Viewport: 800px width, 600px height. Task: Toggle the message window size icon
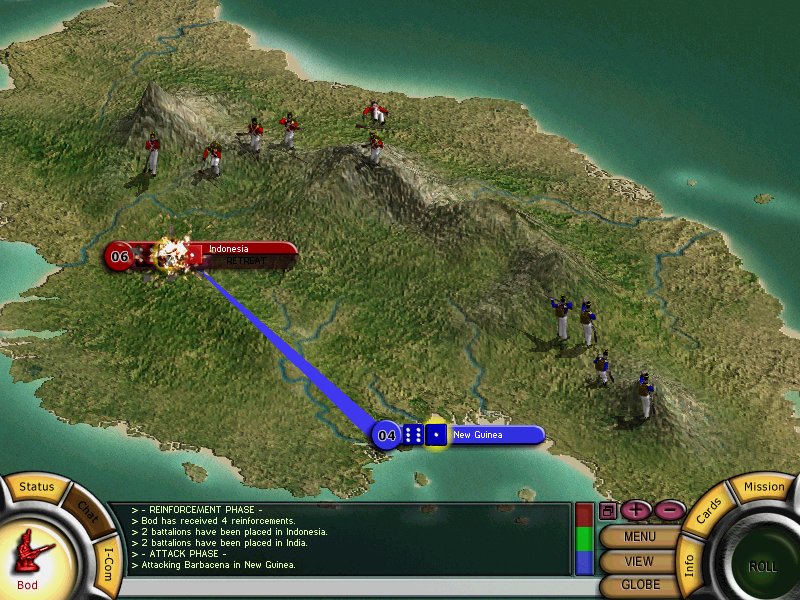click(x=607, y=510)
